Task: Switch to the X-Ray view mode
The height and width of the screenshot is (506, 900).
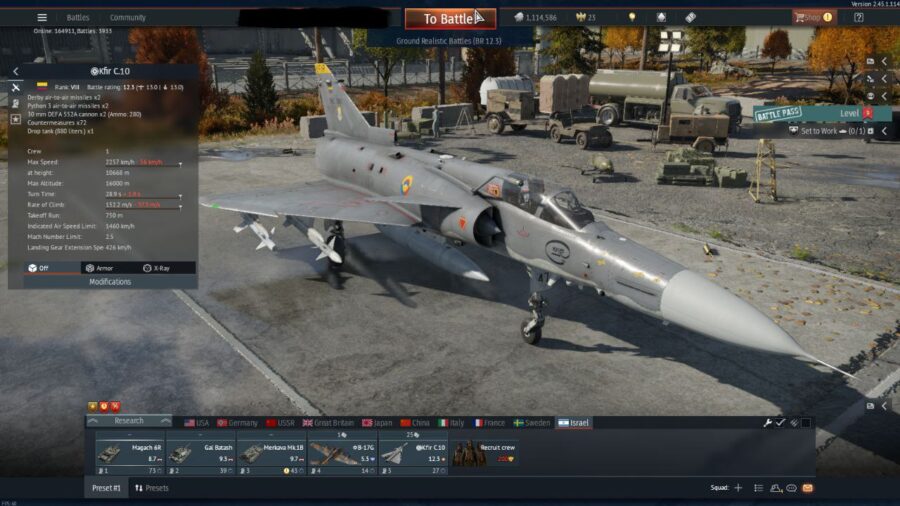Action: point(155,268)
